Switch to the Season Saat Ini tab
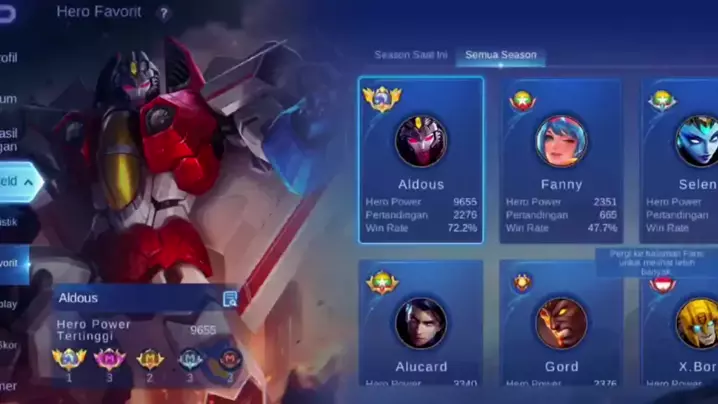 [410, 55]
